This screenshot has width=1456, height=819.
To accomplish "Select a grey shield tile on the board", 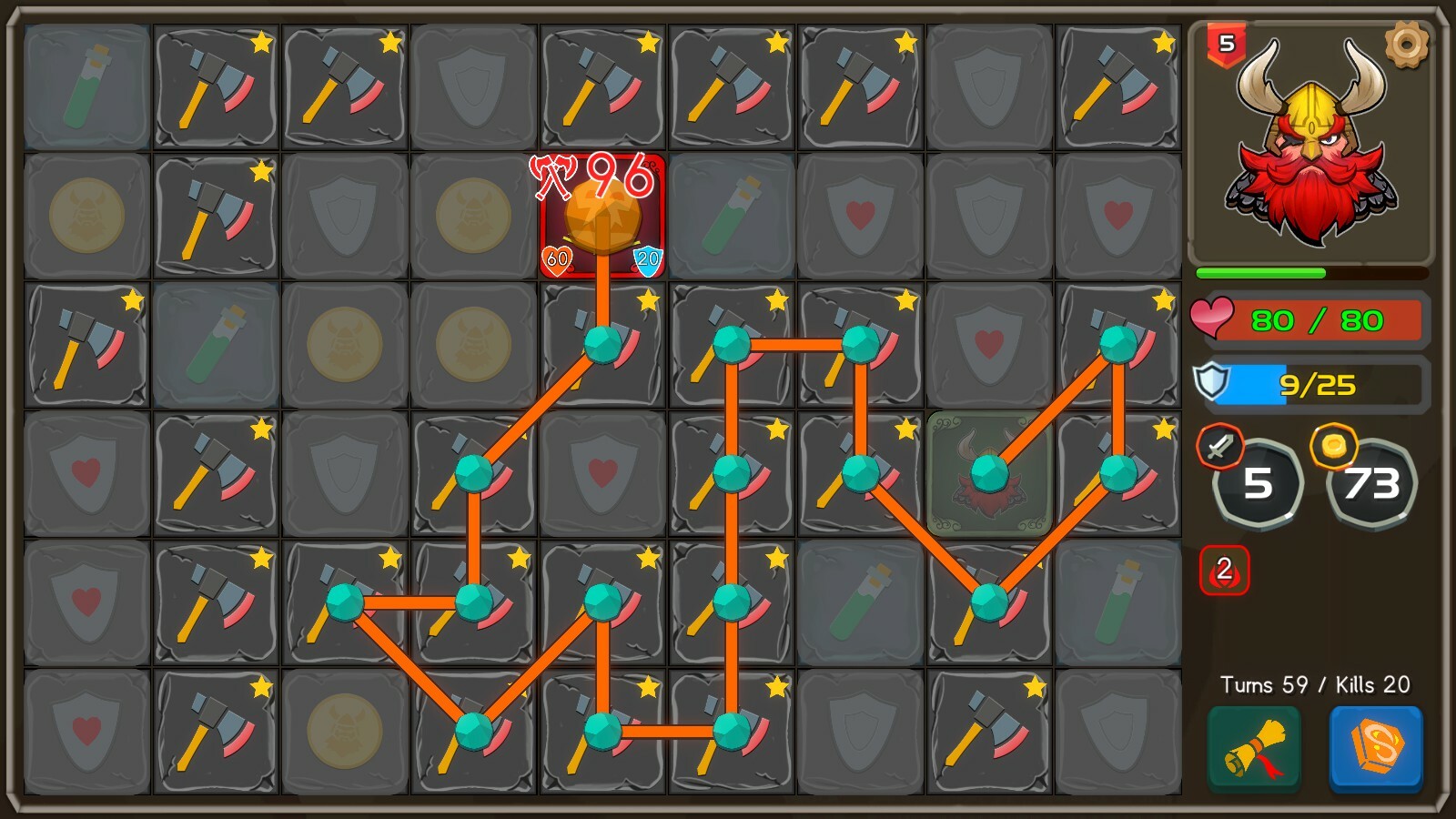I will (x=473, y=86).
